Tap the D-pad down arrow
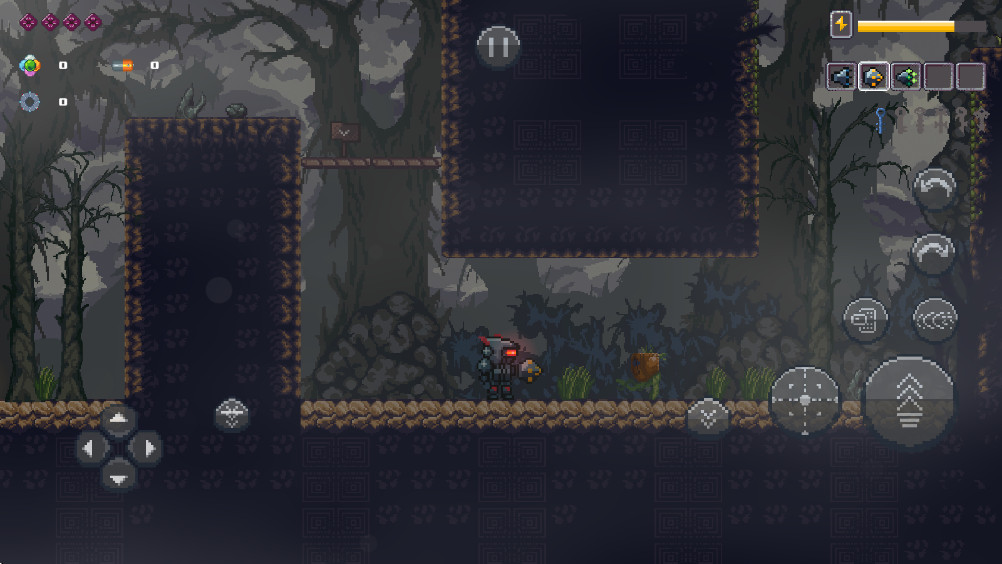 point(118,476)
